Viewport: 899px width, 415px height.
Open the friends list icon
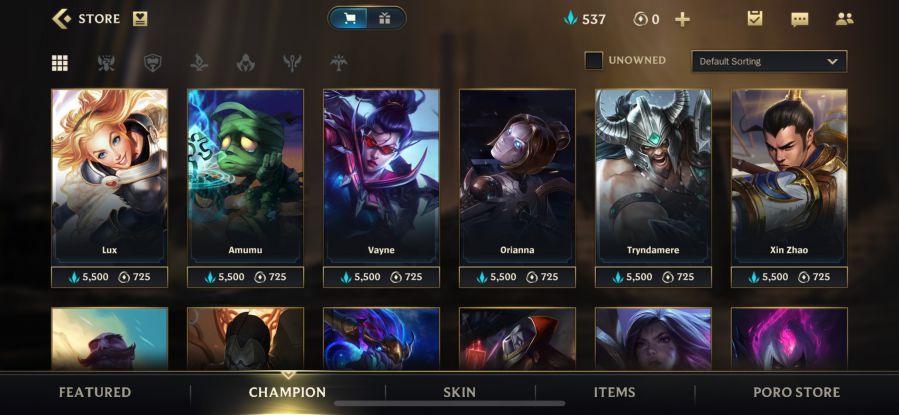click(x=844, y=19)
